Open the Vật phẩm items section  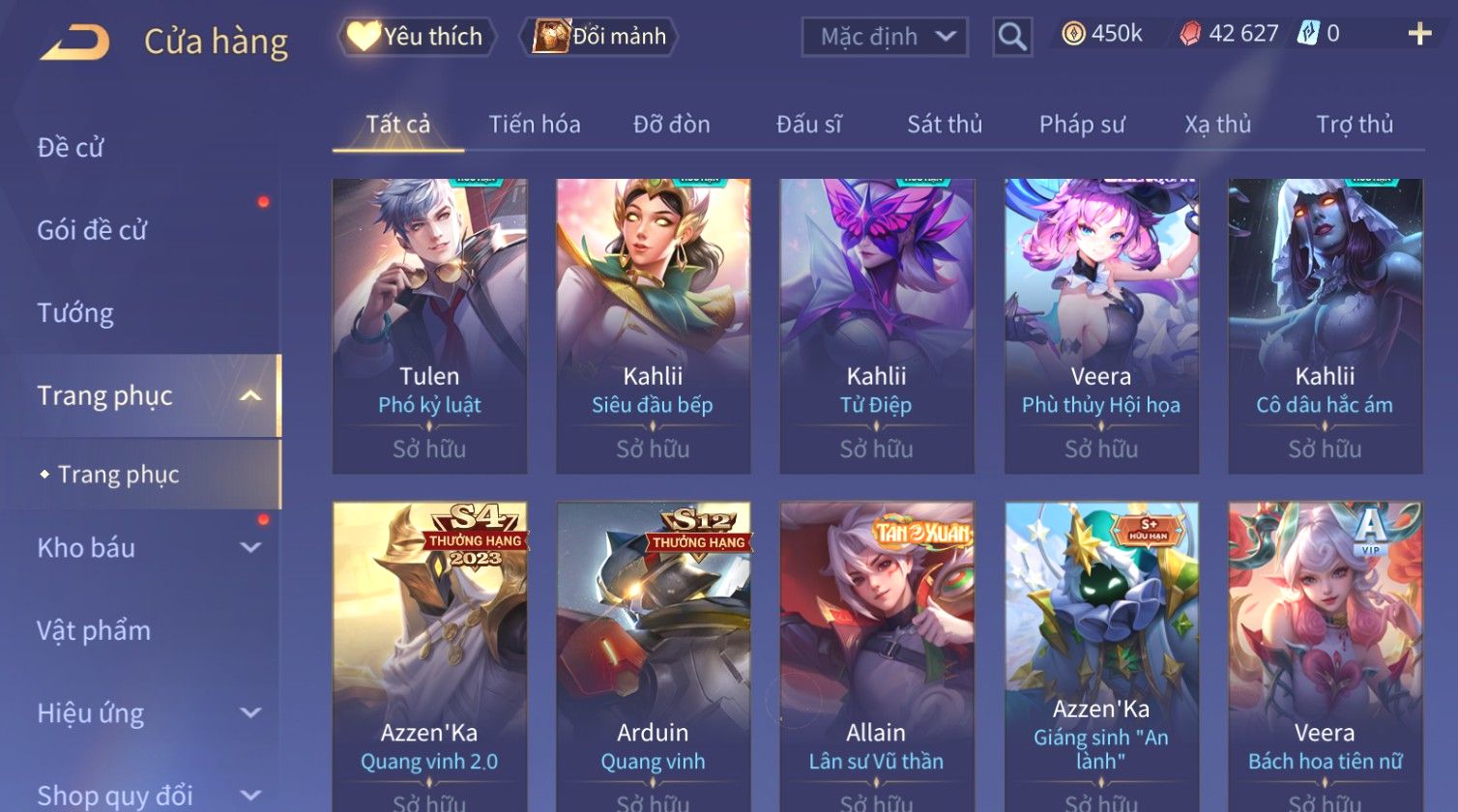tap(94, 630)
